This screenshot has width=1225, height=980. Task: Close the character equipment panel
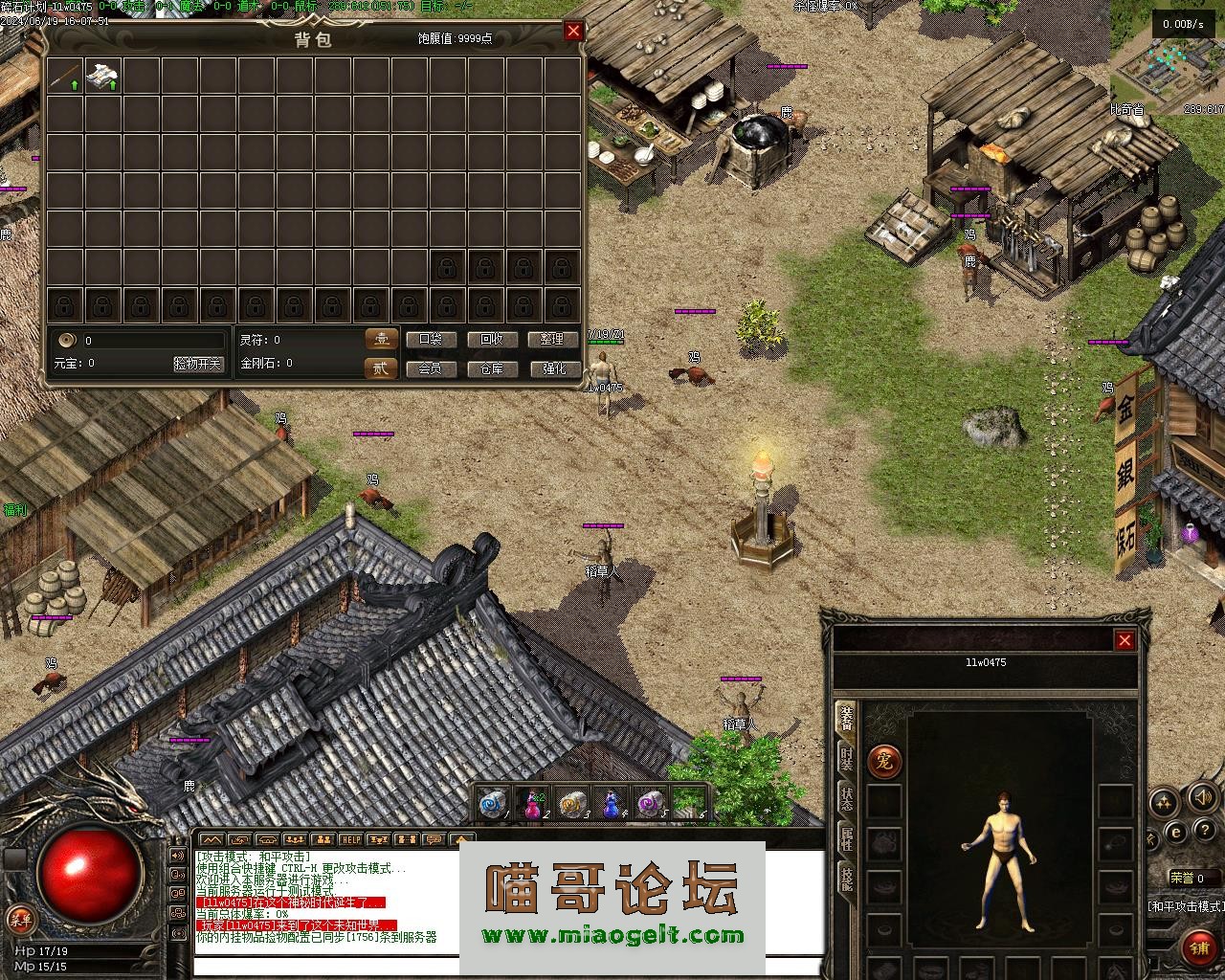click(x=1125, y=640)
